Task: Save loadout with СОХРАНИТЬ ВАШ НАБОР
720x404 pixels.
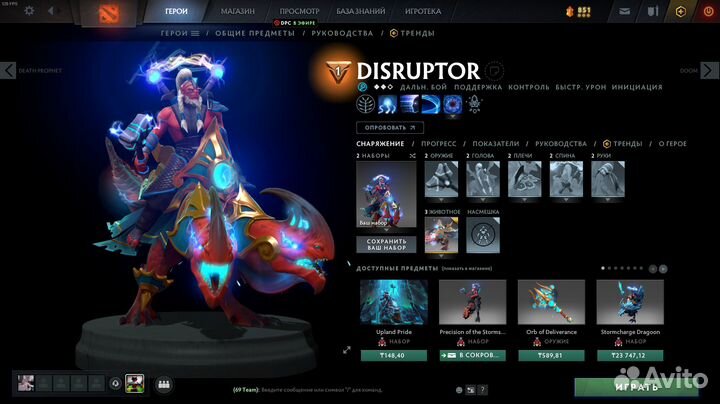Action: (x=387, y=244)
